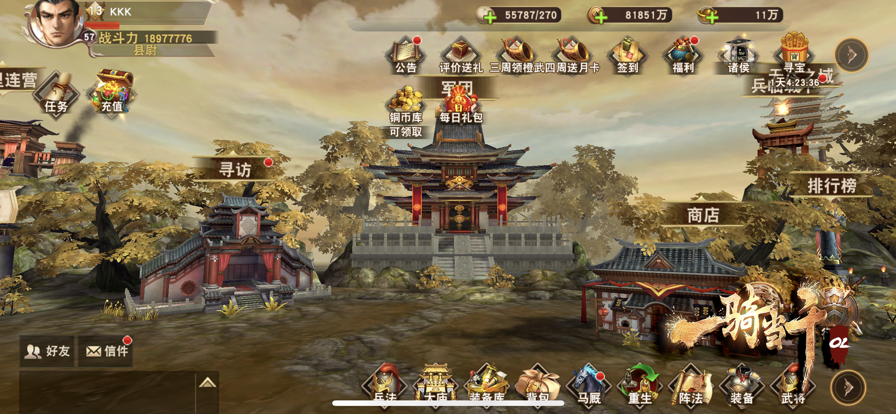The width and height of the screenshot is (896, 414).
Task: Open the 充值 recharge treasure chest
Action: coord(111,90)
